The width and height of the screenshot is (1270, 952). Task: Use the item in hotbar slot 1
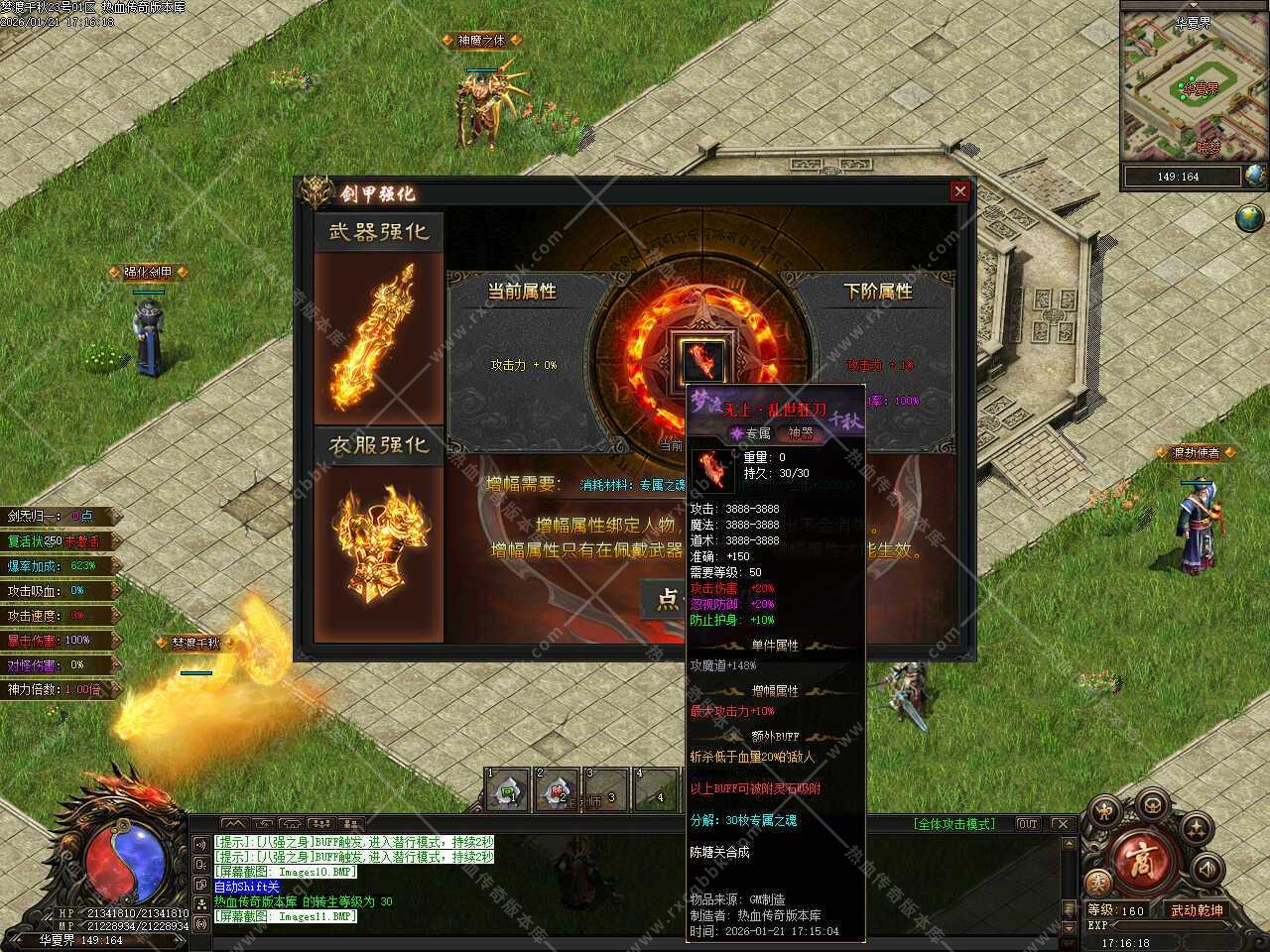click(x=507, y=790)
